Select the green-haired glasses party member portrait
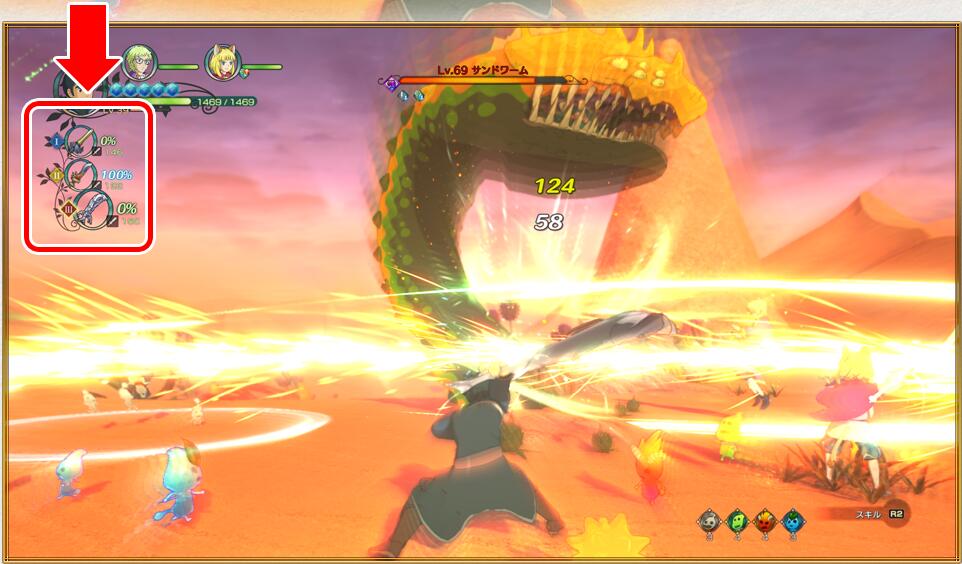The width and height of the screenshot is (962, 564). tap(137, 63)
